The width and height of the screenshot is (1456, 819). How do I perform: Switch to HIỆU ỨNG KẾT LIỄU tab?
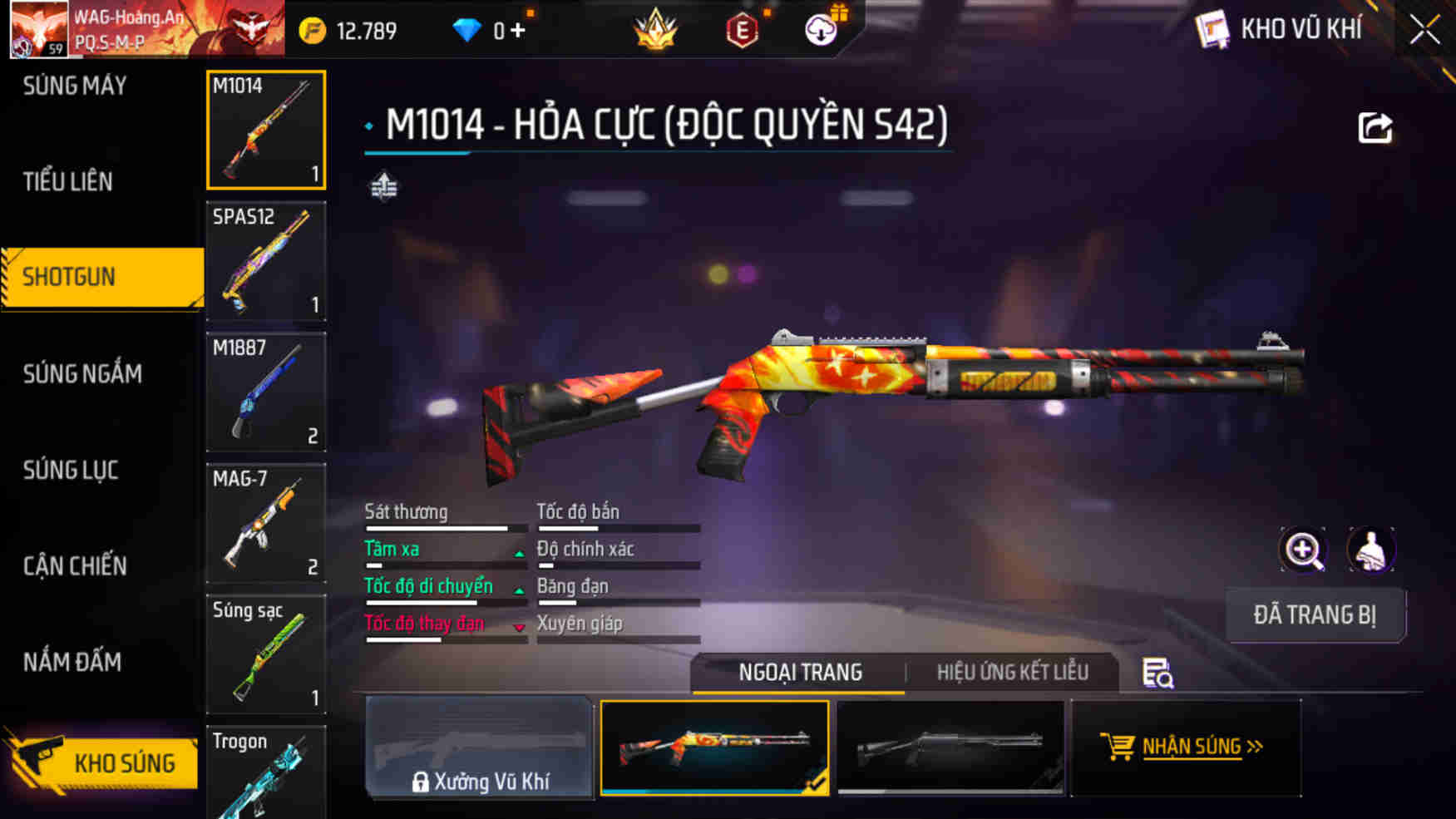[x=1012, y=672]
